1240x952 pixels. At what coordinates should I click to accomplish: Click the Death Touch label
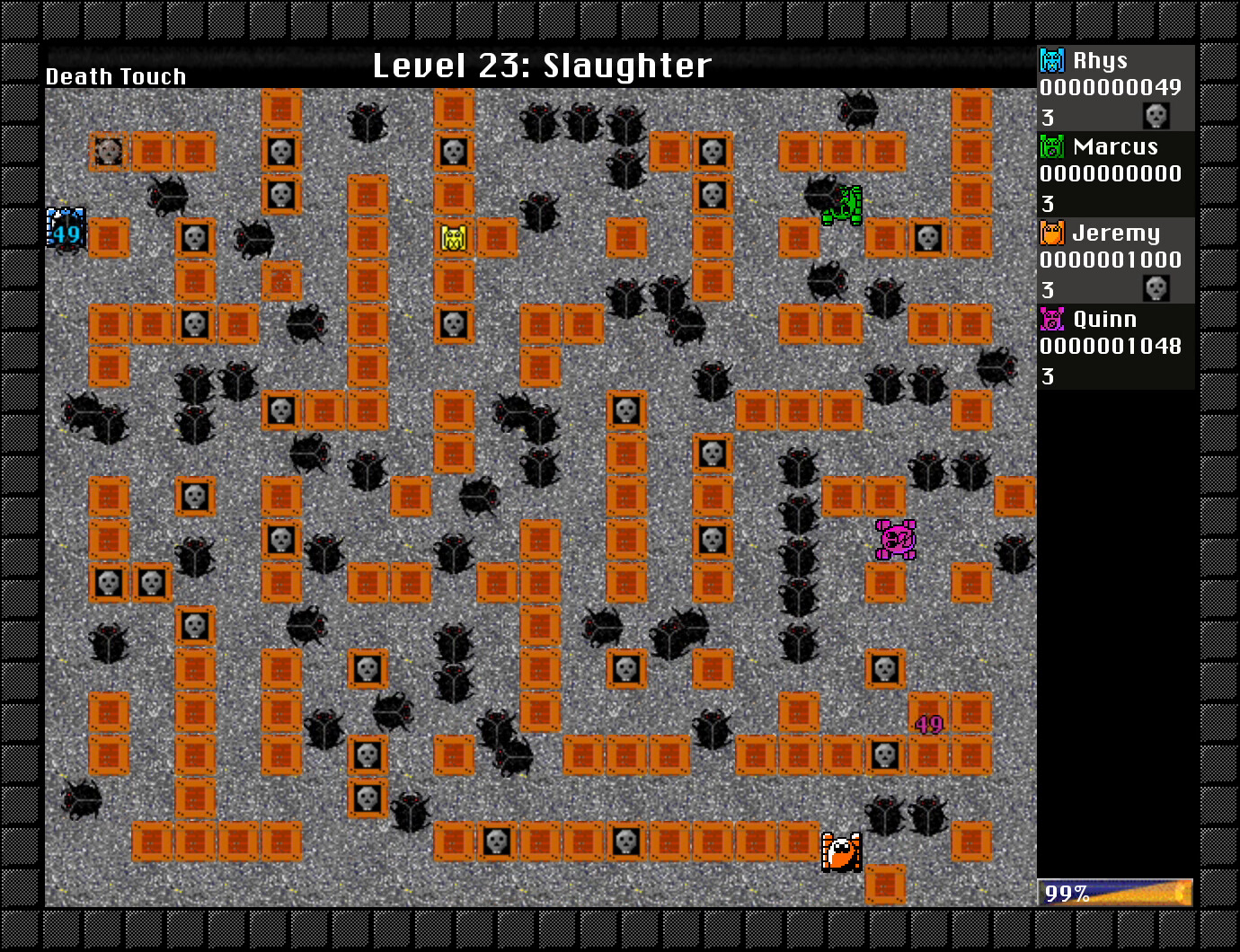coord(115,76)
